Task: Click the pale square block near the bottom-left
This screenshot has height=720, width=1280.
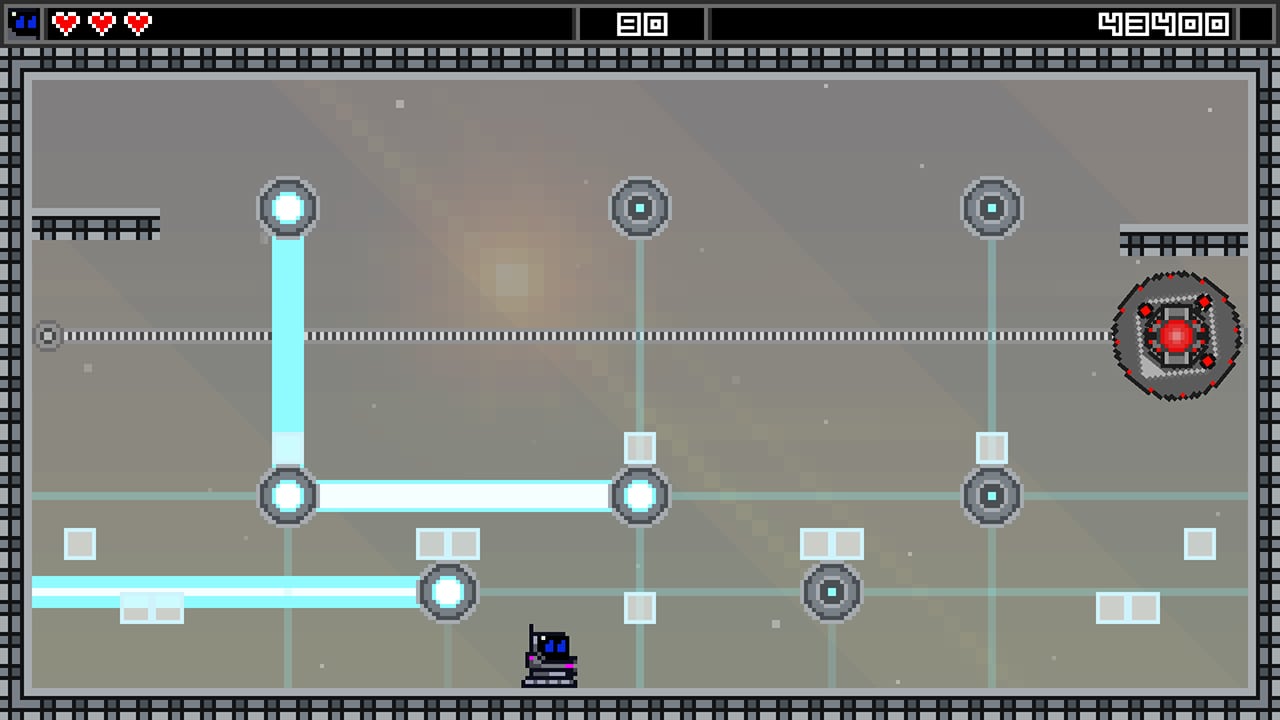Action: 80,544
